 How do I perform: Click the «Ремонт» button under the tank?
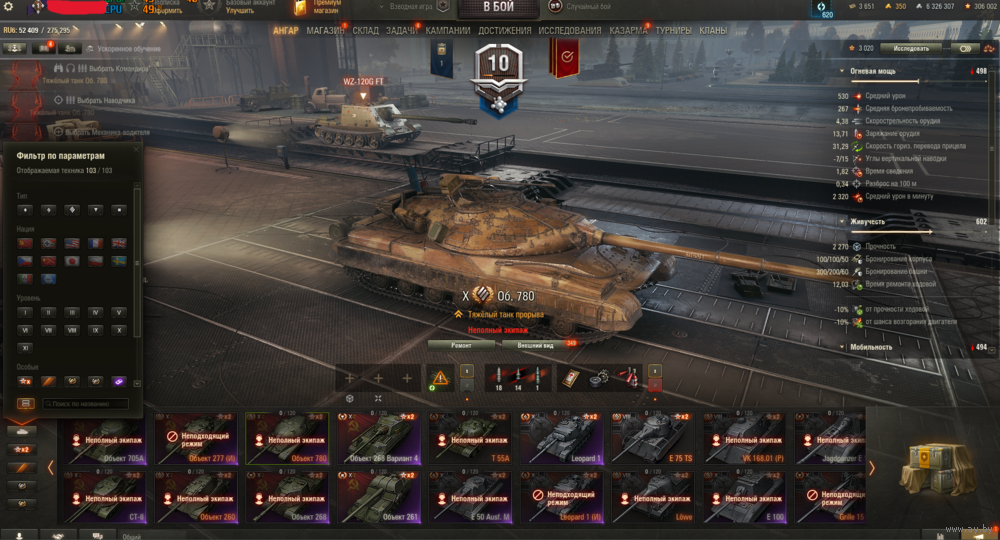point(461,344)
